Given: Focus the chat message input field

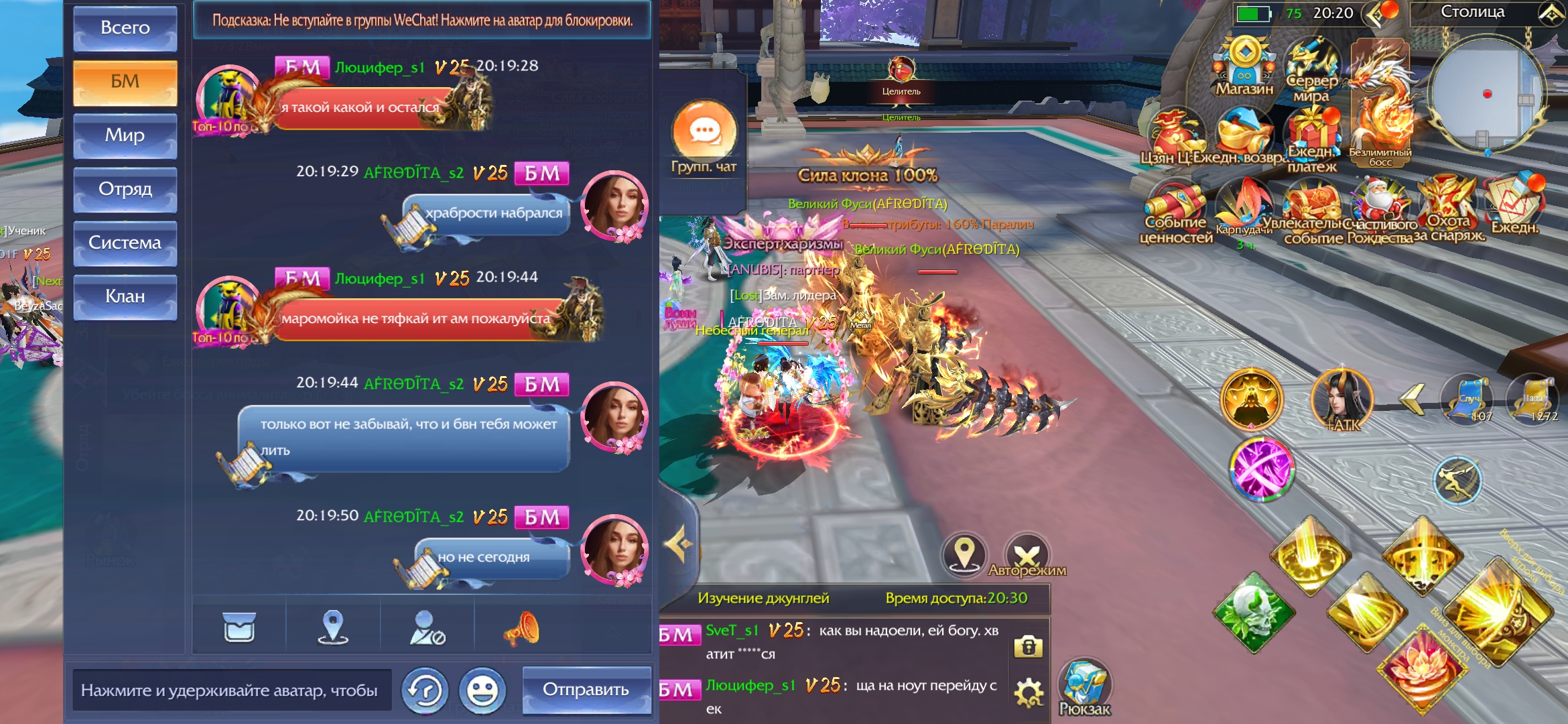Looking at the screenshot, I should click(231, 690).
